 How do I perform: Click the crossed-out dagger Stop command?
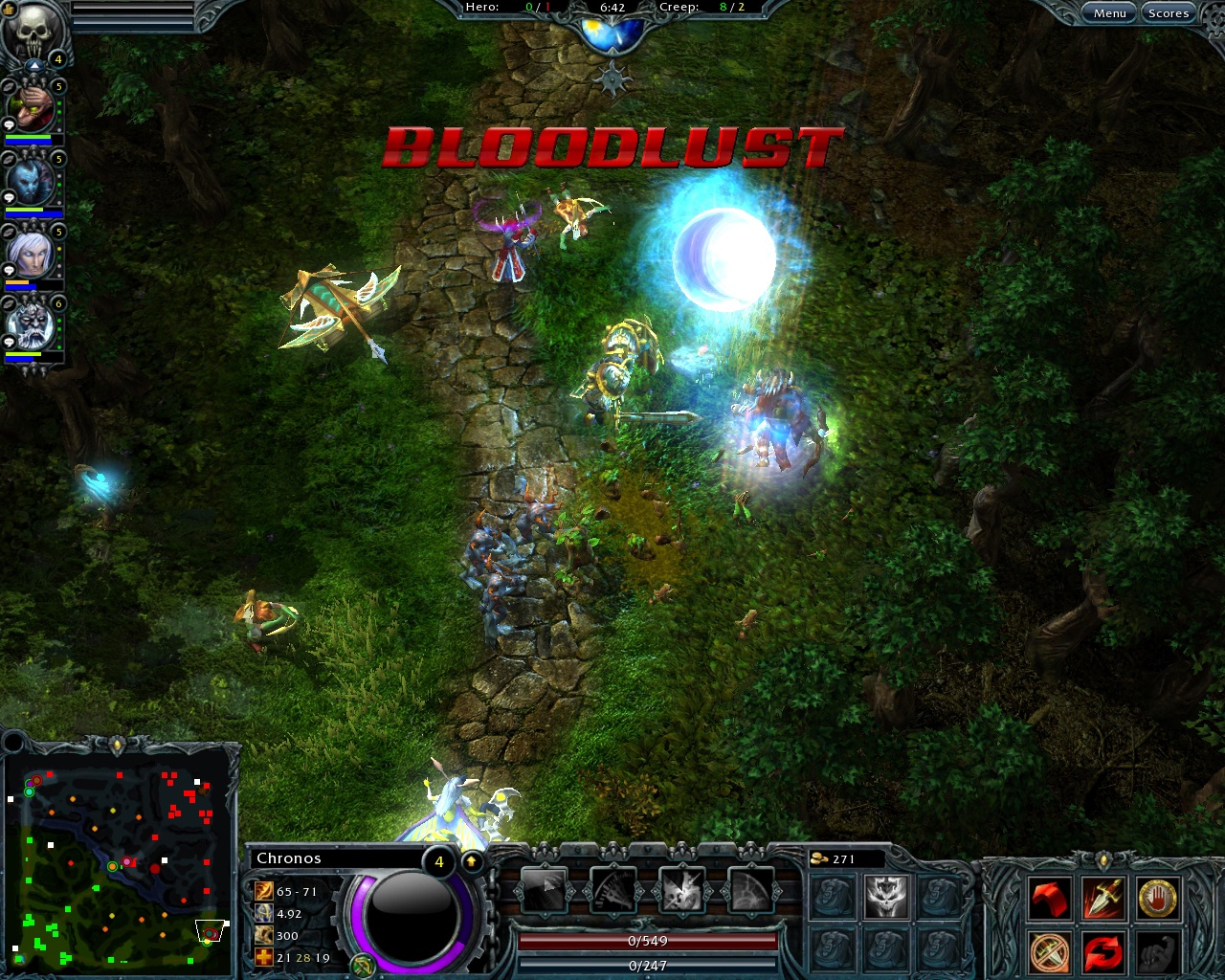click(1049, 950)
